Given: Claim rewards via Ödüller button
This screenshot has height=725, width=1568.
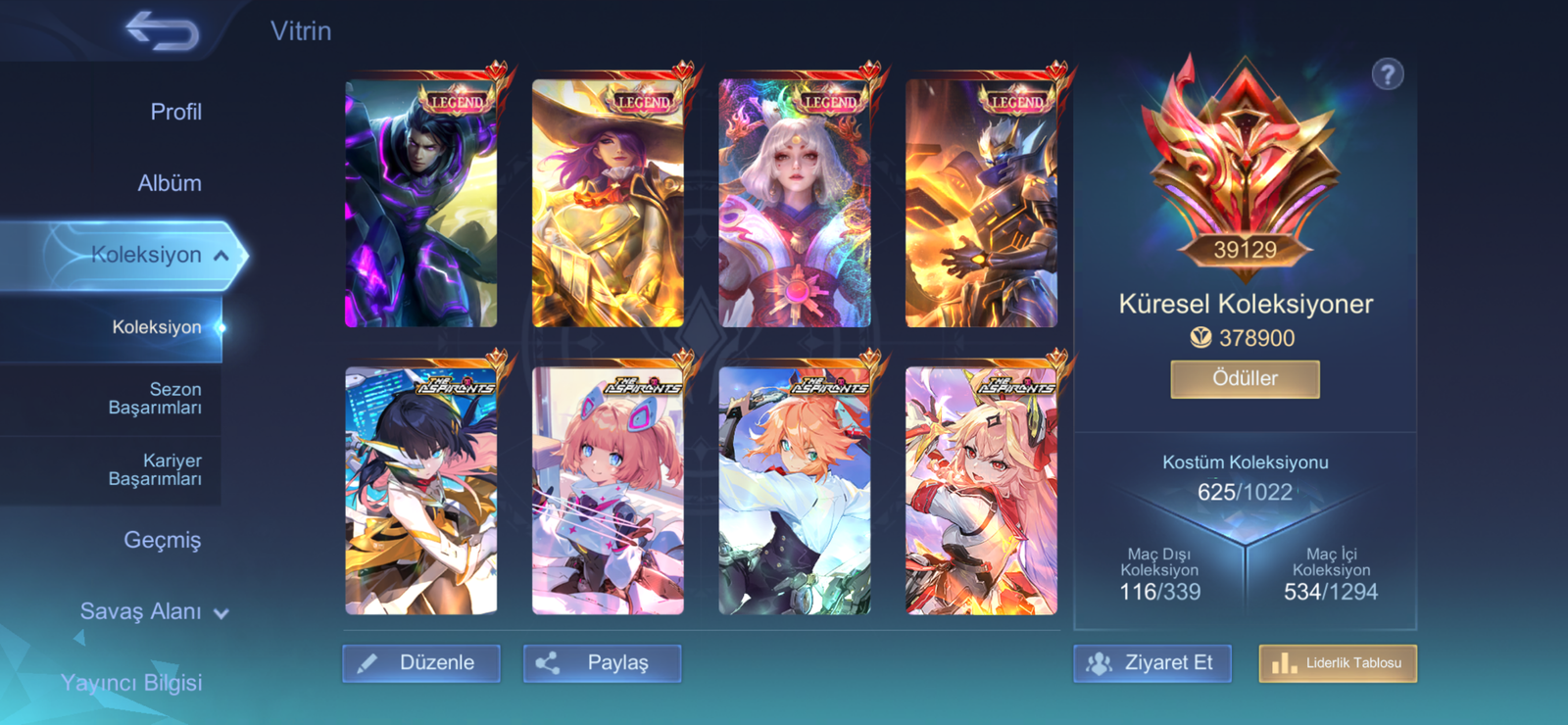Looking at the screenshot, I should coord(1245,379).
